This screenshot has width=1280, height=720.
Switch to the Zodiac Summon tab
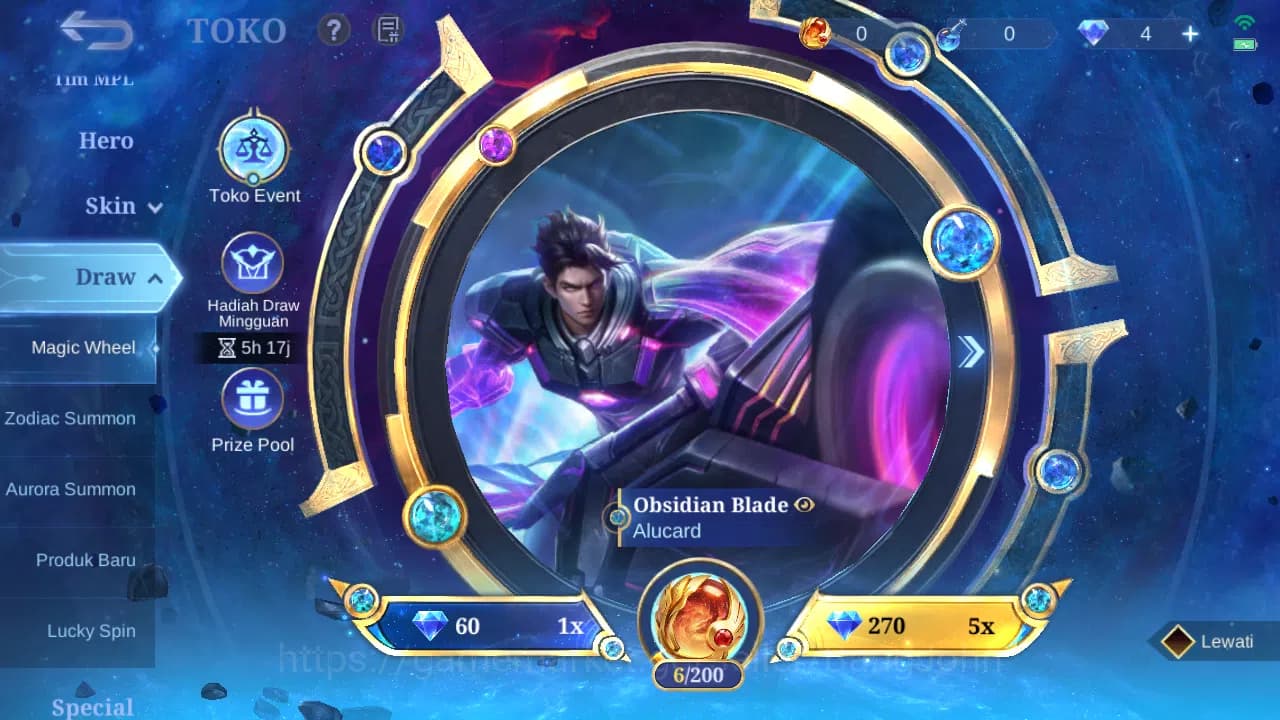coord(70,418)
